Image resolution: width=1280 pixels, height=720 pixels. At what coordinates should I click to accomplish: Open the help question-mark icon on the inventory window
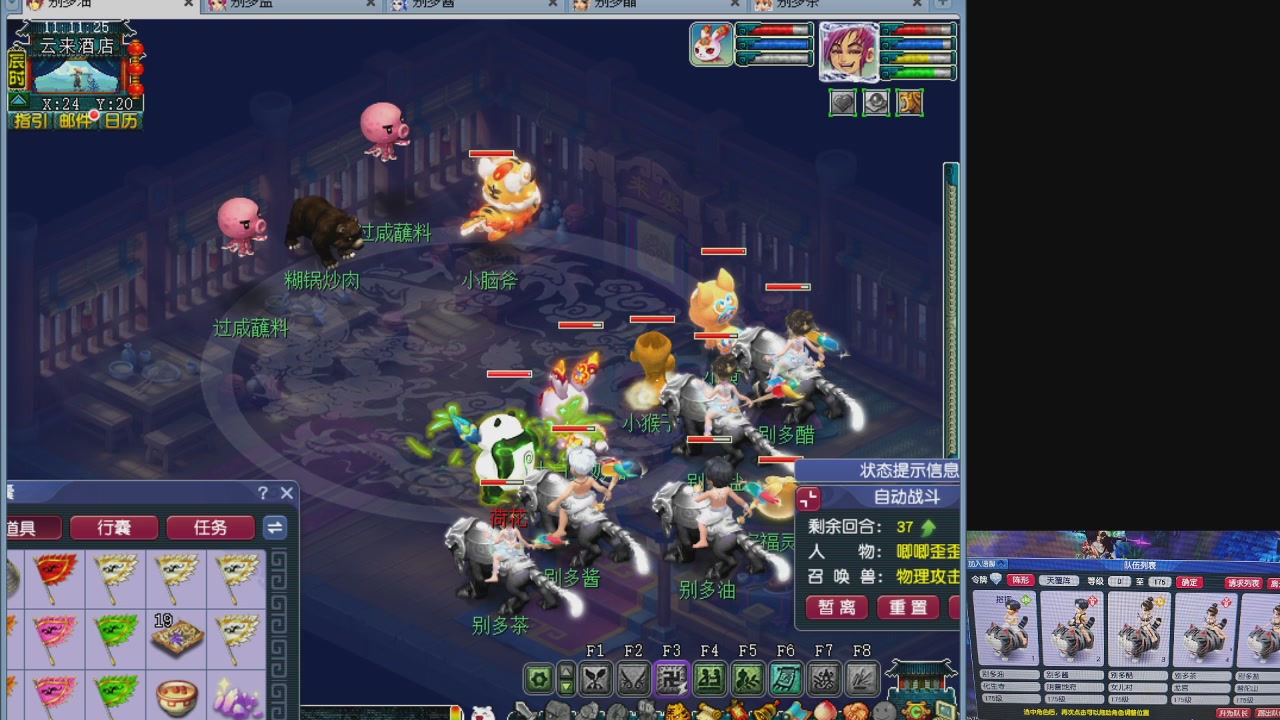coord(262,493)
